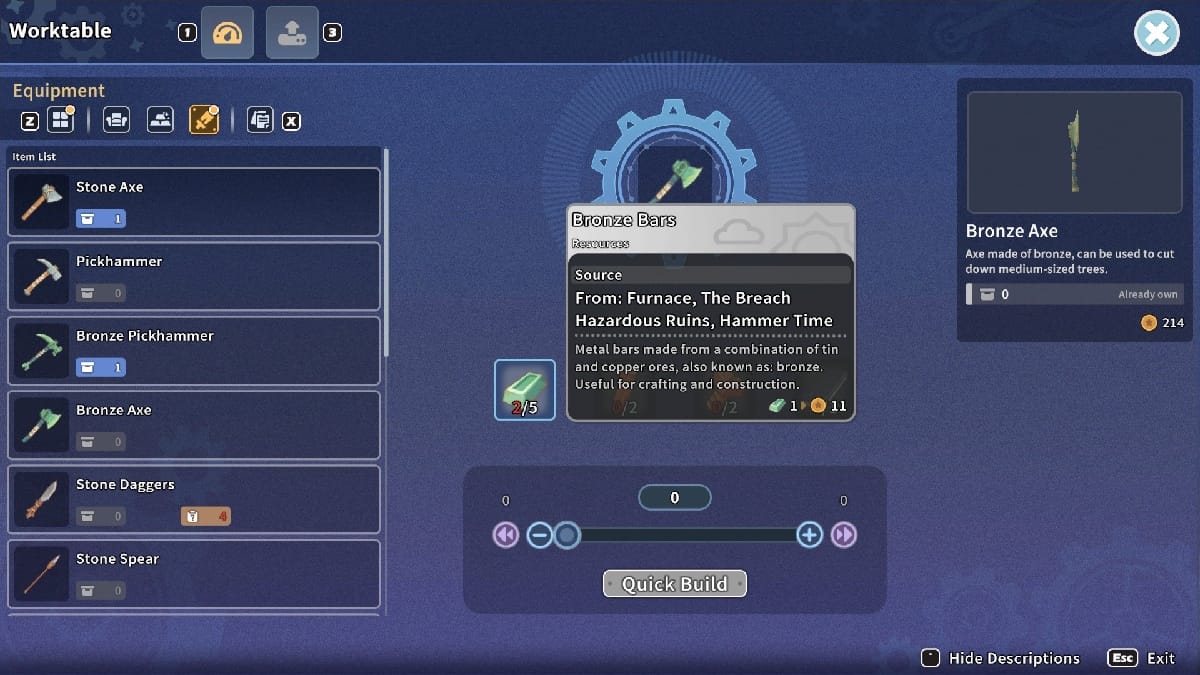Choose the metal bars materials category
1200x675 pixels.
click(x=160, y=121)
